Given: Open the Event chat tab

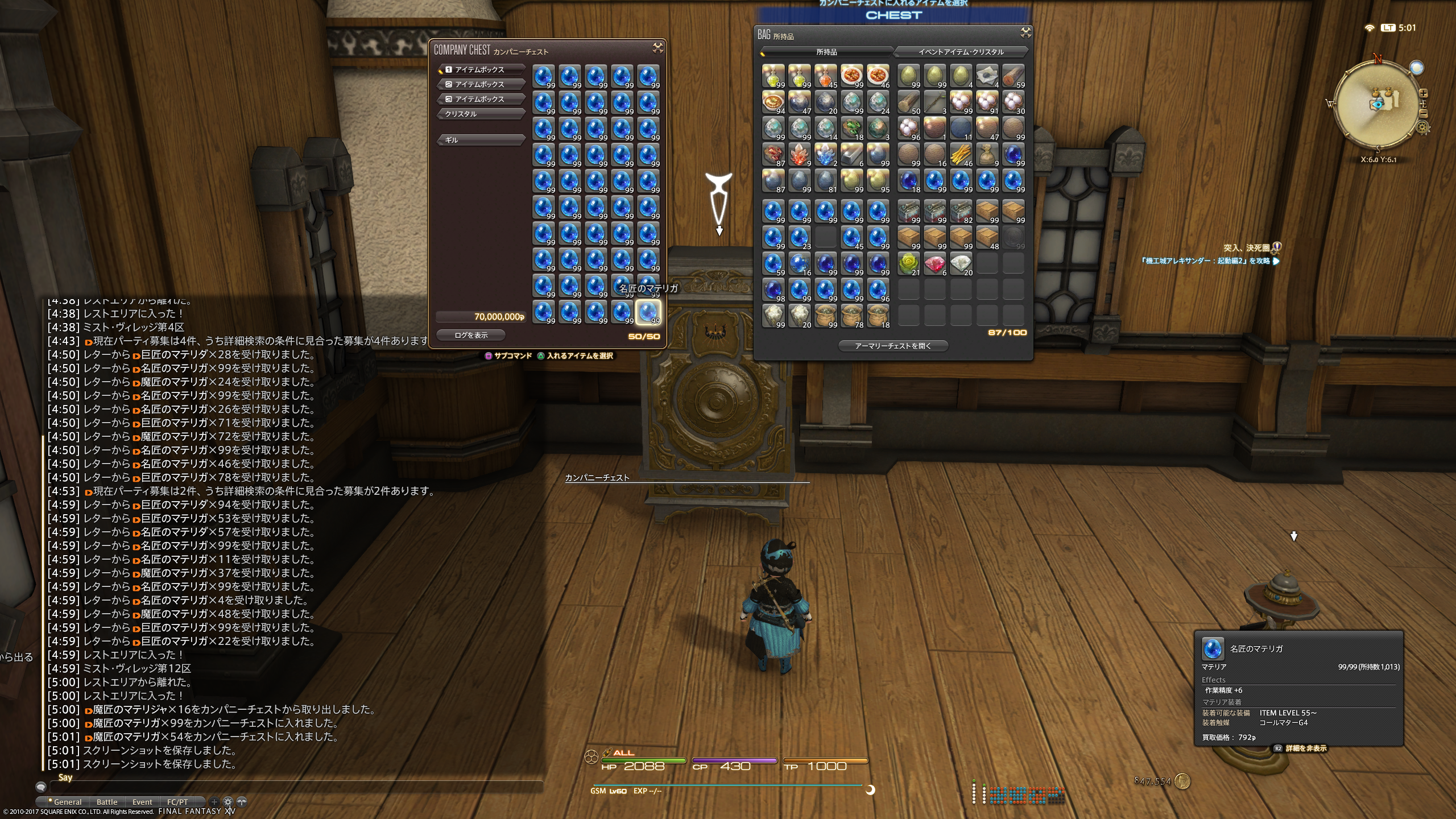Looking at the screenshot, I should (142, 802).
